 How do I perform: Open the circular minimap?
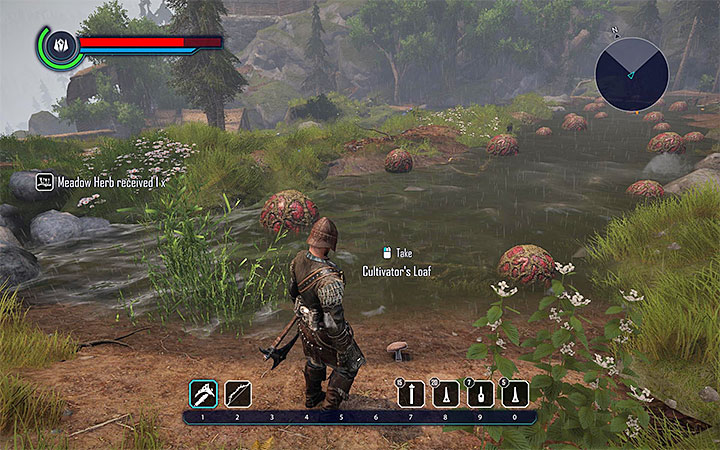tap(631, 71)
